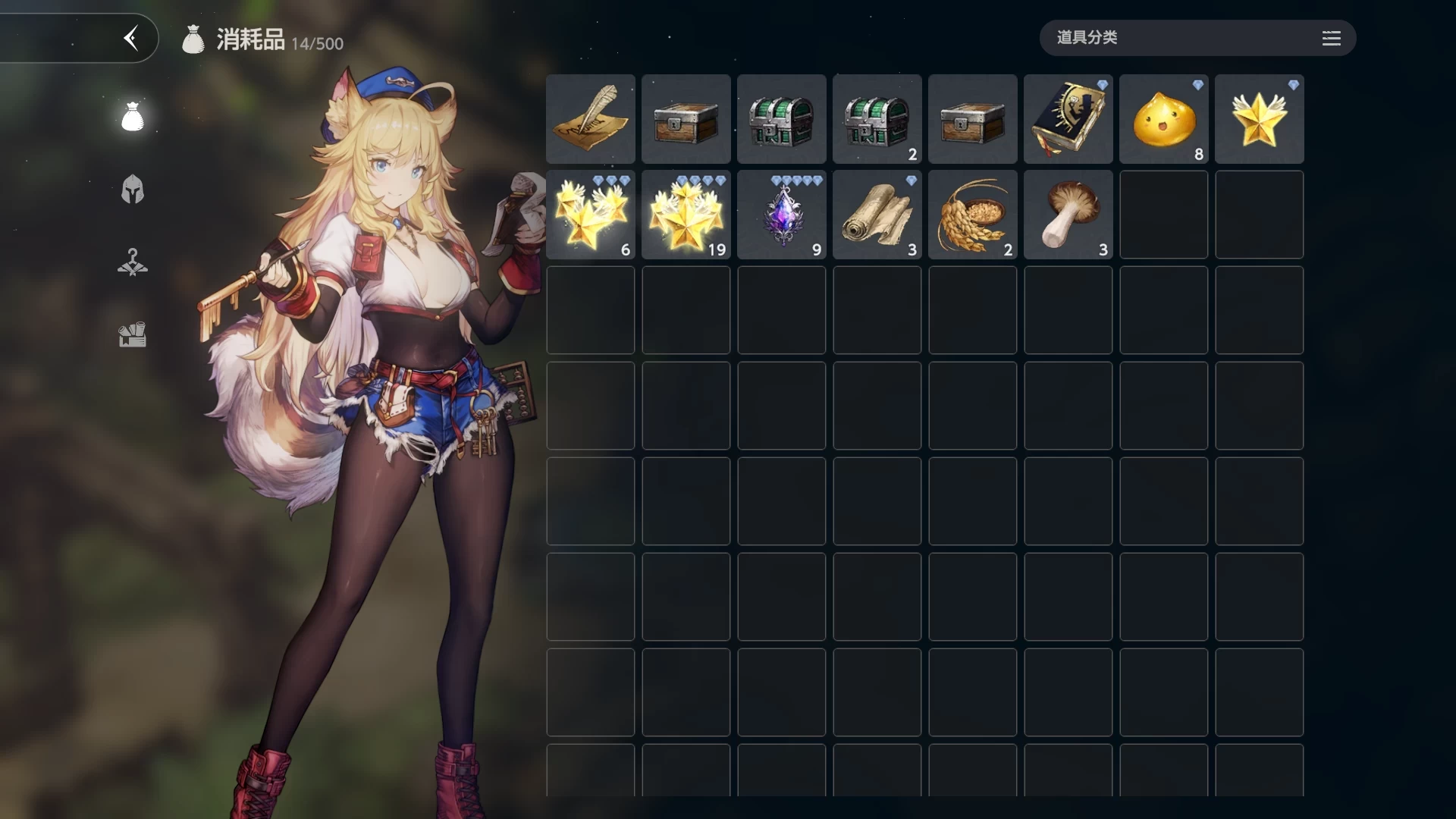Select the yellow slime item
Viewport: 1456px width, 819px height.
[1164, 119]
